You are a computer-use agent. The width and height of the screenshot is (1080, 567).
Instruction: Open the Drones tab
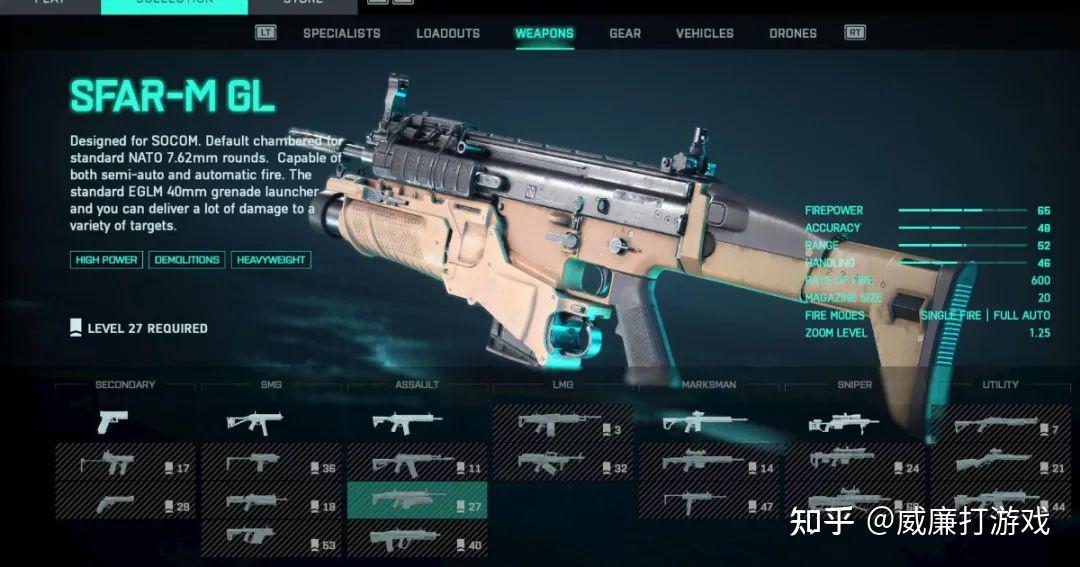click(793, 33)
